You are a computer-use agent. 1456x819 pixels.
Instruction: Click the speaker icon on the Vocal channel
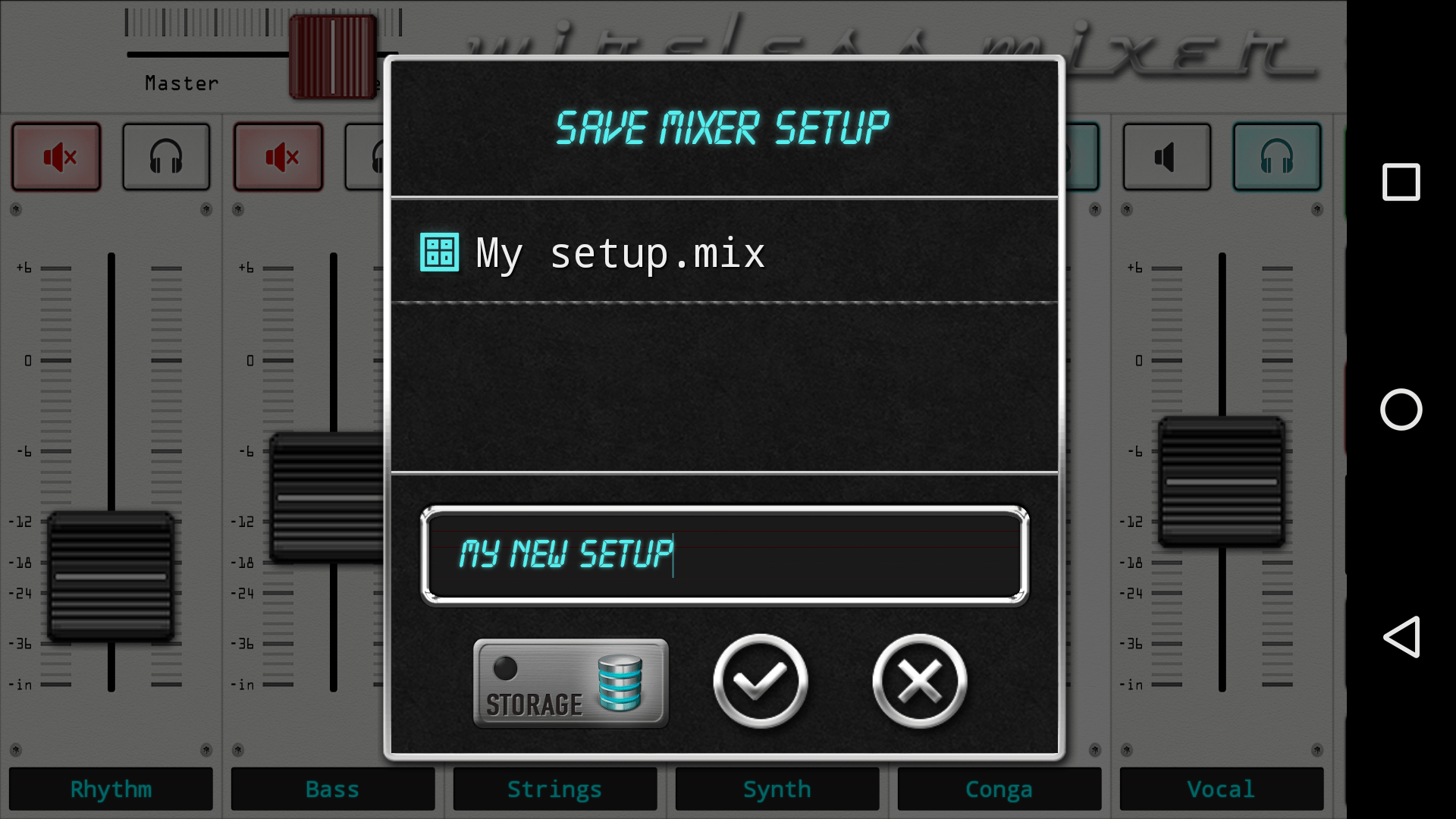(x=1166, y=157)
